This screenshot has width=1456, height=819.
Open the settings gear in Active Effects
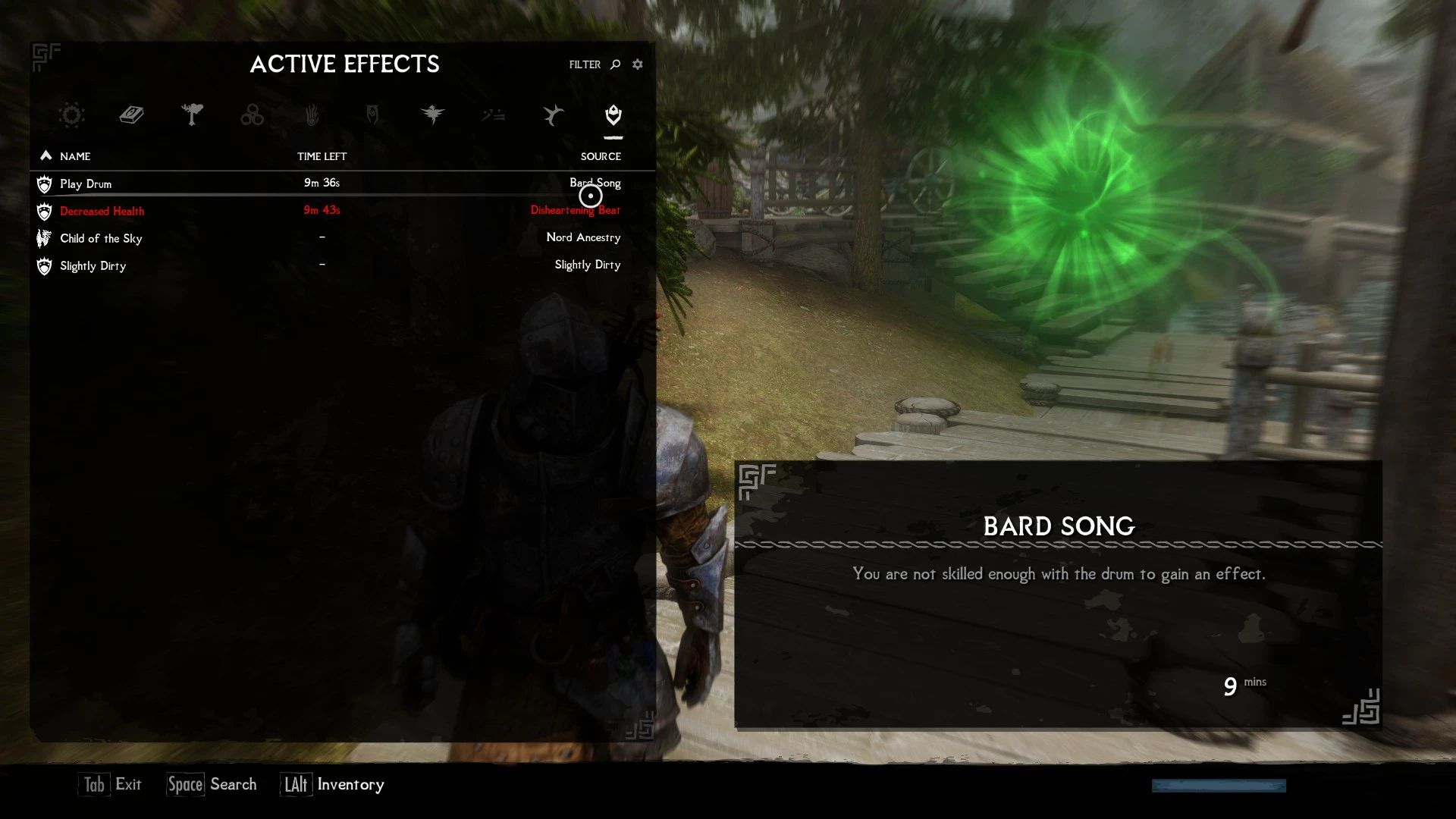click(637, 64)
